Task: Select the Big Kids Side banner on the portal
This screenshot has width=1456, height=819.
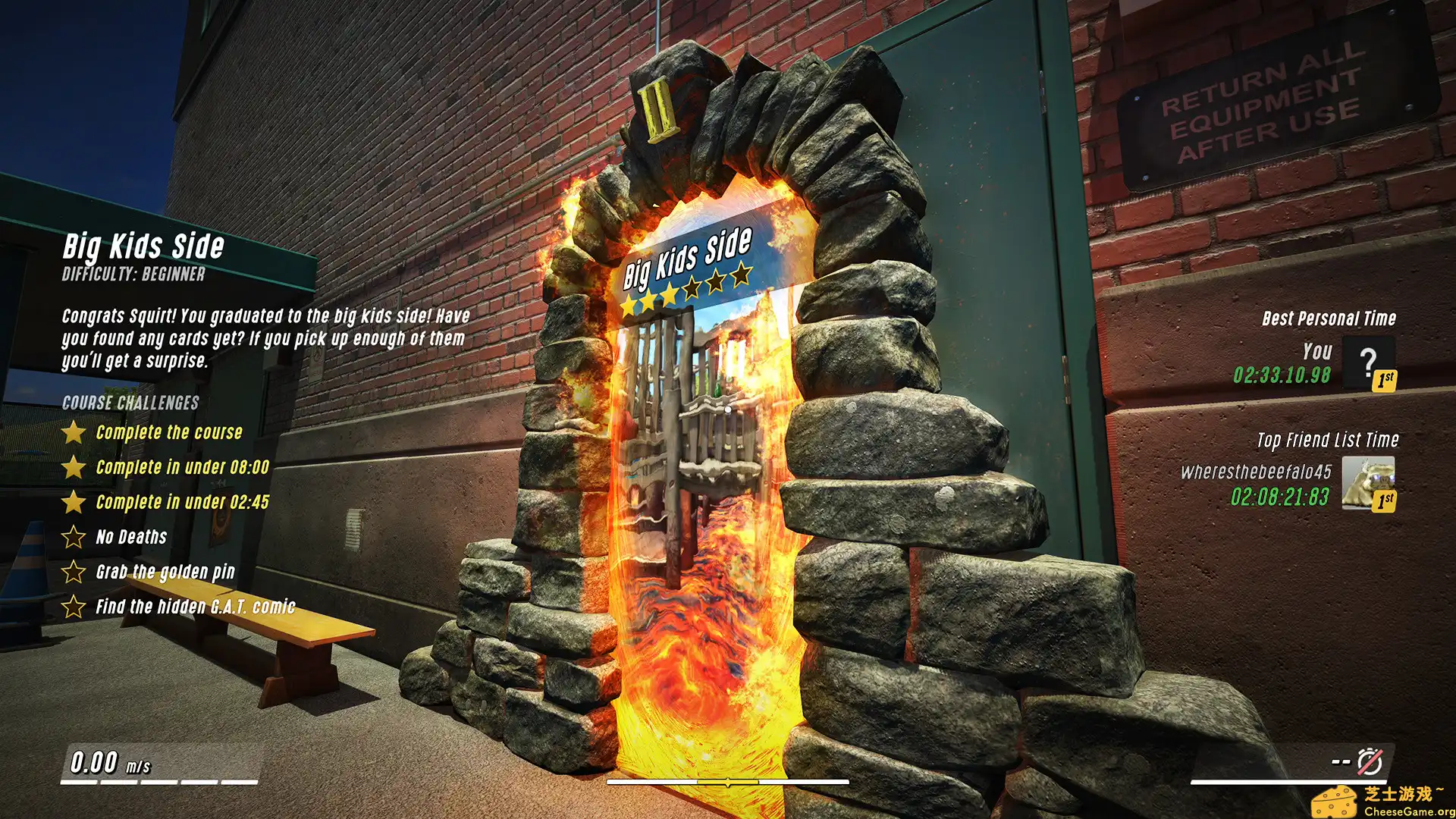Action: point(686,261)
